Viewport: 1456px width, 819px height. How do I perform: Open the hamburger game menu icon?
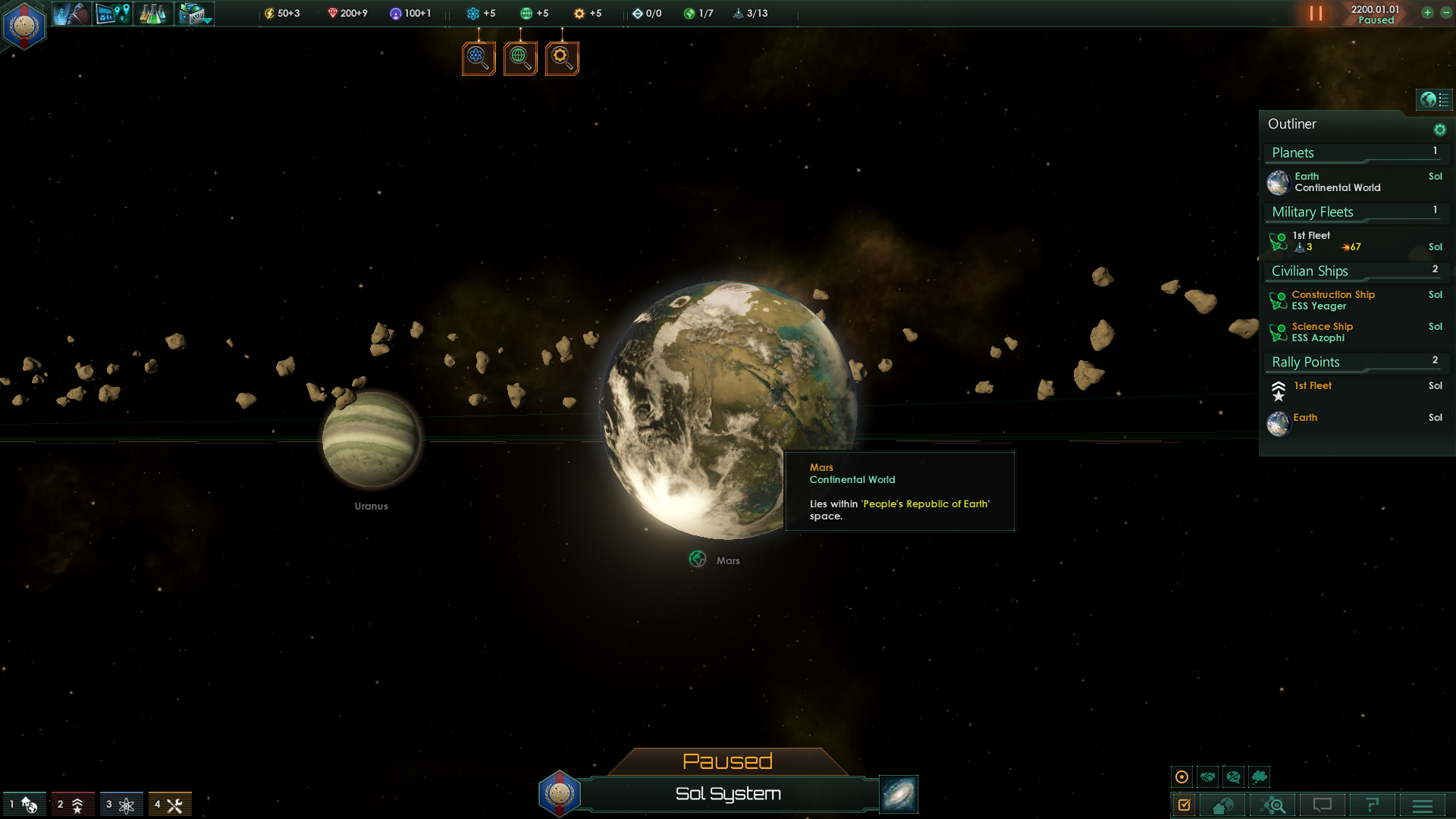pos(1423,805)
